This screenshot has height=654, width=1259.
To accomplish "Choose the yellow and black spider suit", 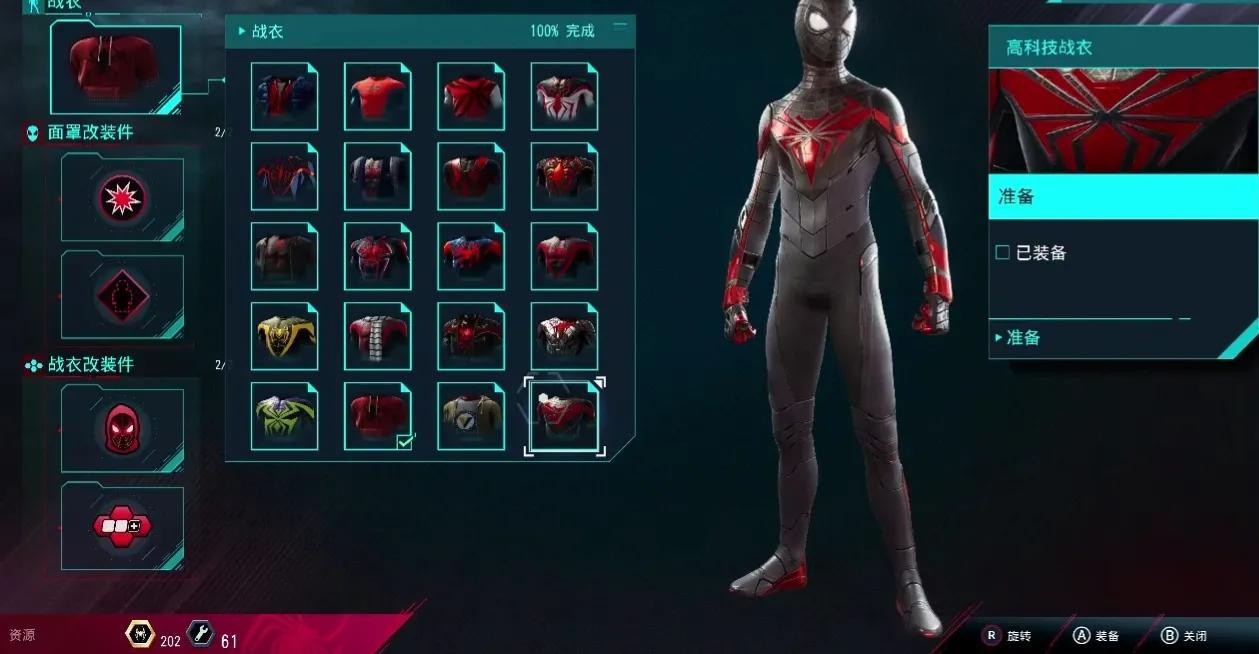I will pyautogui.click(x=284, y=337).
